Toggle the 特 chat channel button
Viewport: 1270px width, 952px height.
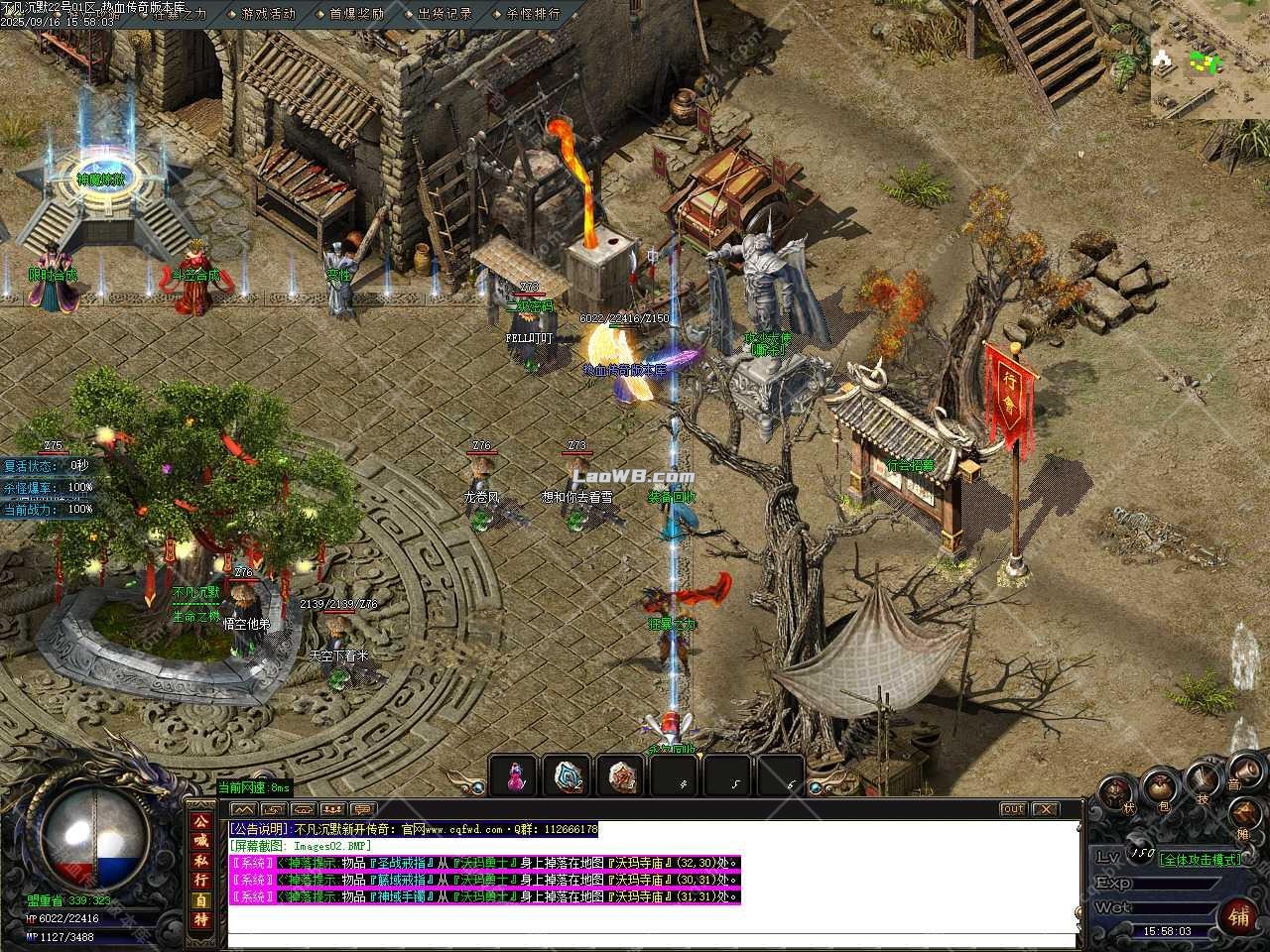coord(201,919)
